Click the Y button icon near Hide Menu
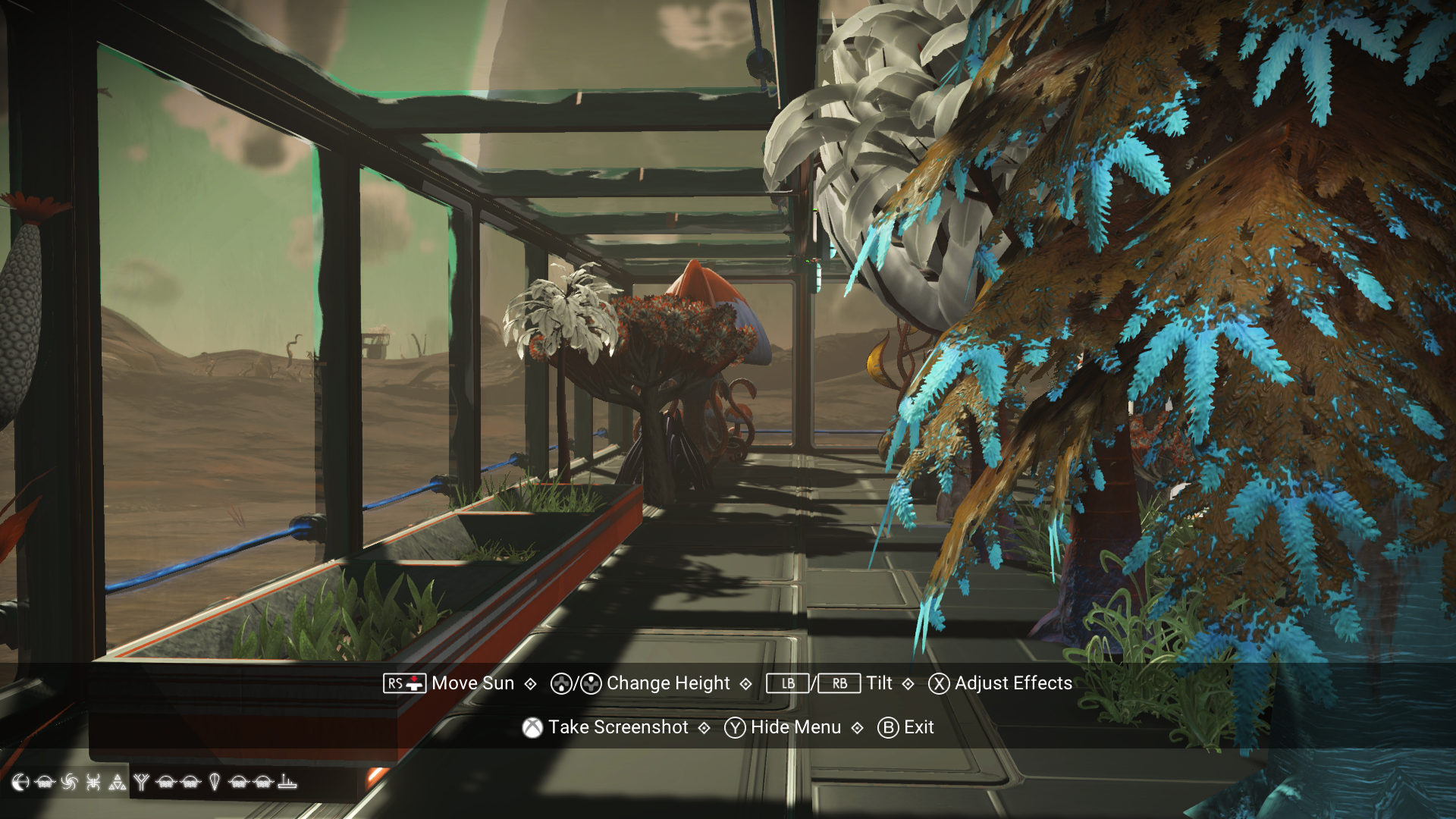Image resolution: width=1456 pixels, height=819 pixels. (x=734, y=727)
